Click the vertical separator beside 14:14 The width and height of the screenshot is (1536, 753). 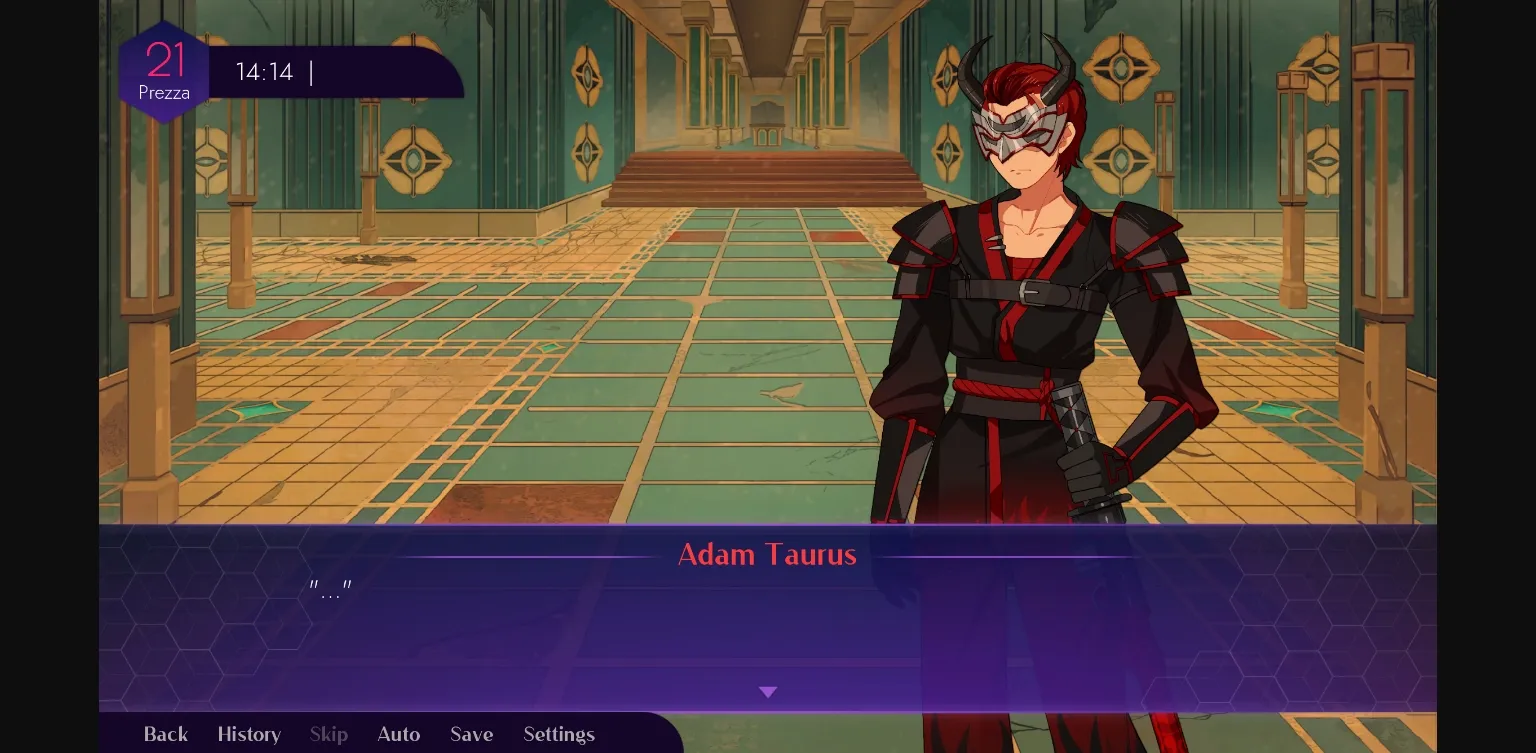(310, 72)
